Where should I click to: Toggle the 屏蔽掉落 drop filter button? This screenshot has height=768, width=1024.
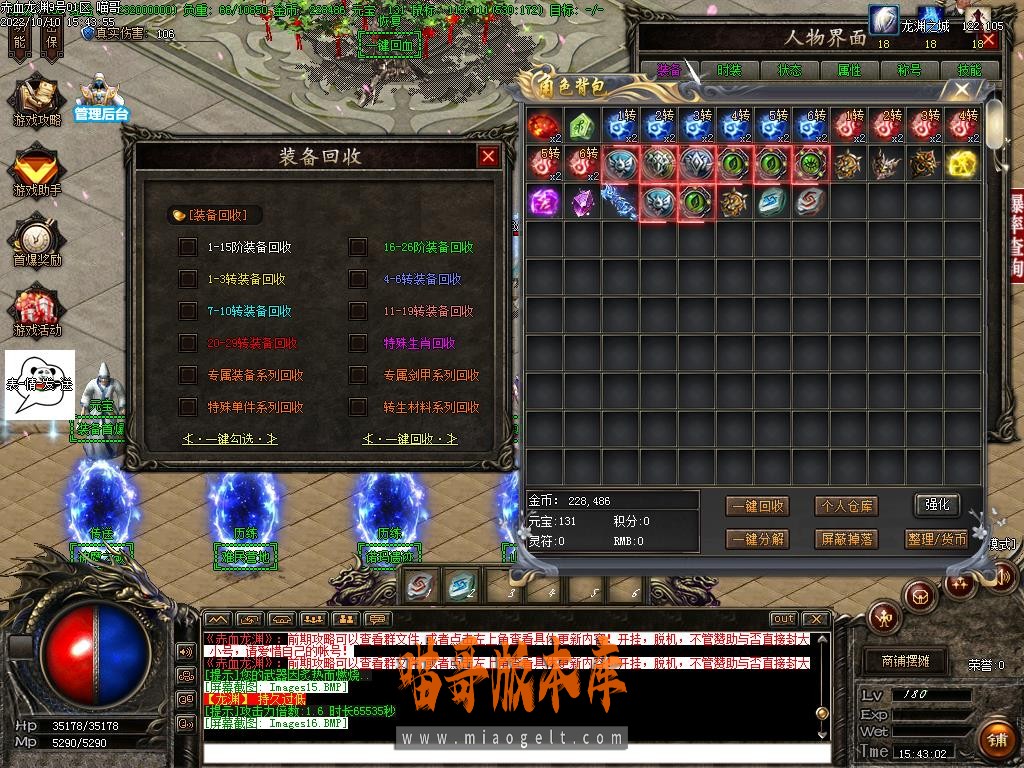[845, 539]
